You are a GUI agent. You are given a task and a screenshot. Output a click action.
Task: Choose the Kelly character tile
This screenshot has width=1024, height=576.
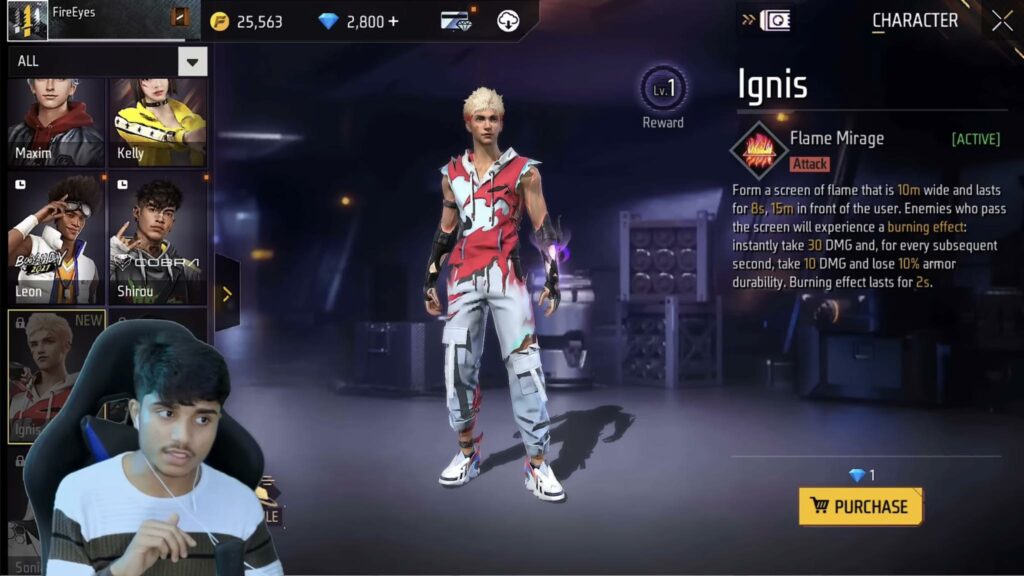pyautogui.click(x=158, y=121)
